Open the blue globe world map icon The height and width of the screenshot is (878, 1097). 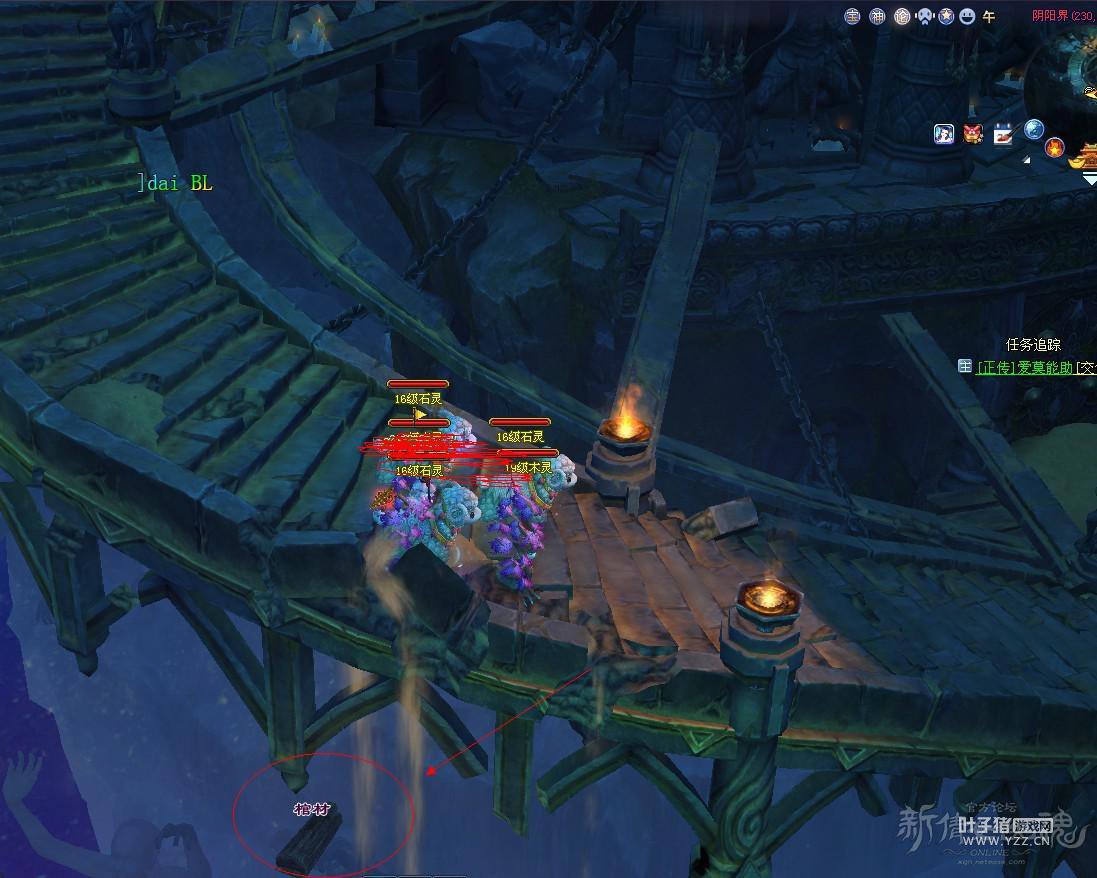pyautogui.click(x=1034, y=129)
